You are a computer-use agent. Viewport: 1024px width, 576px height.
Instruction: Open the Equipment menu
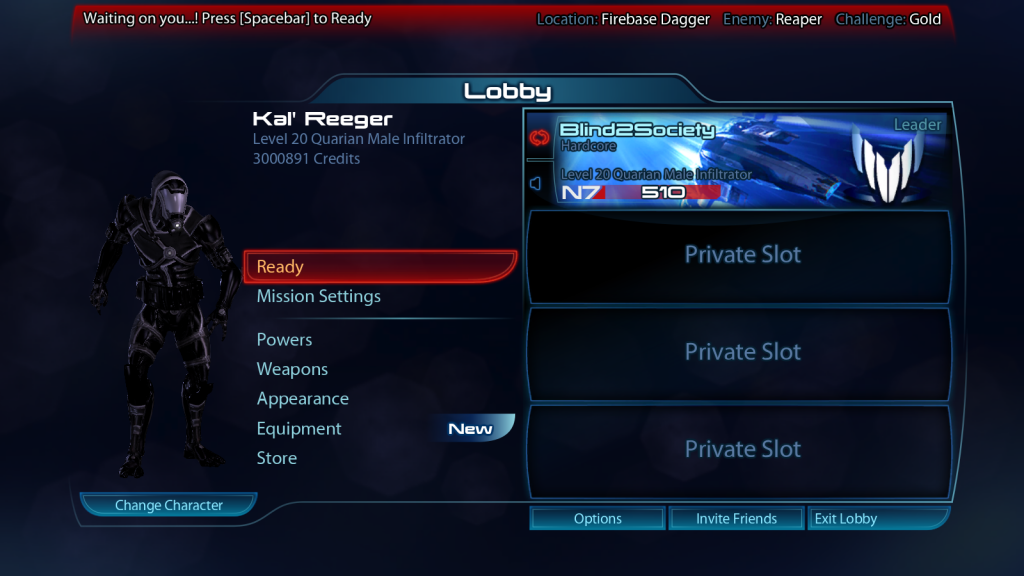pos(299,429)
